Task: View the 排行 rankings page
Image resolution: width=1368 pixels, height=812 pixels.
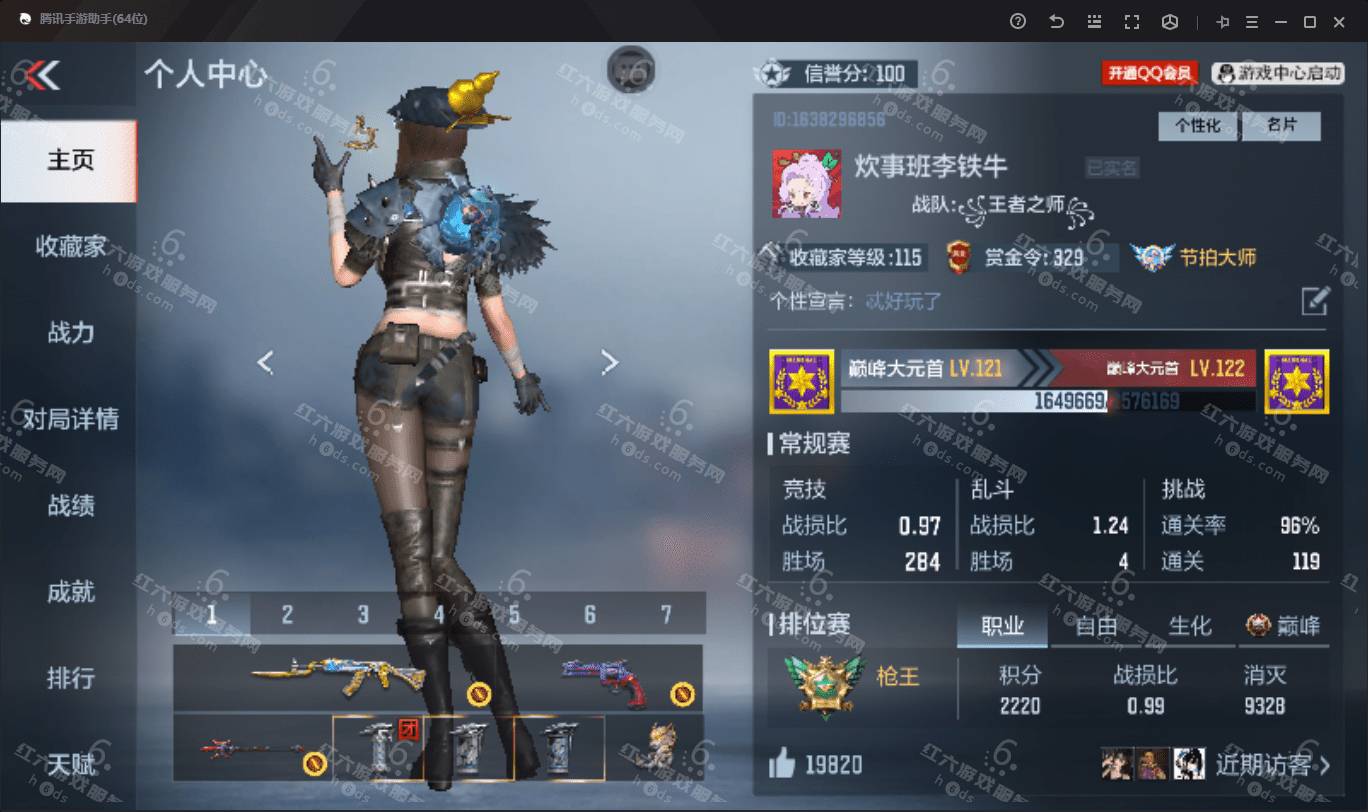Action: coord(70,677)
